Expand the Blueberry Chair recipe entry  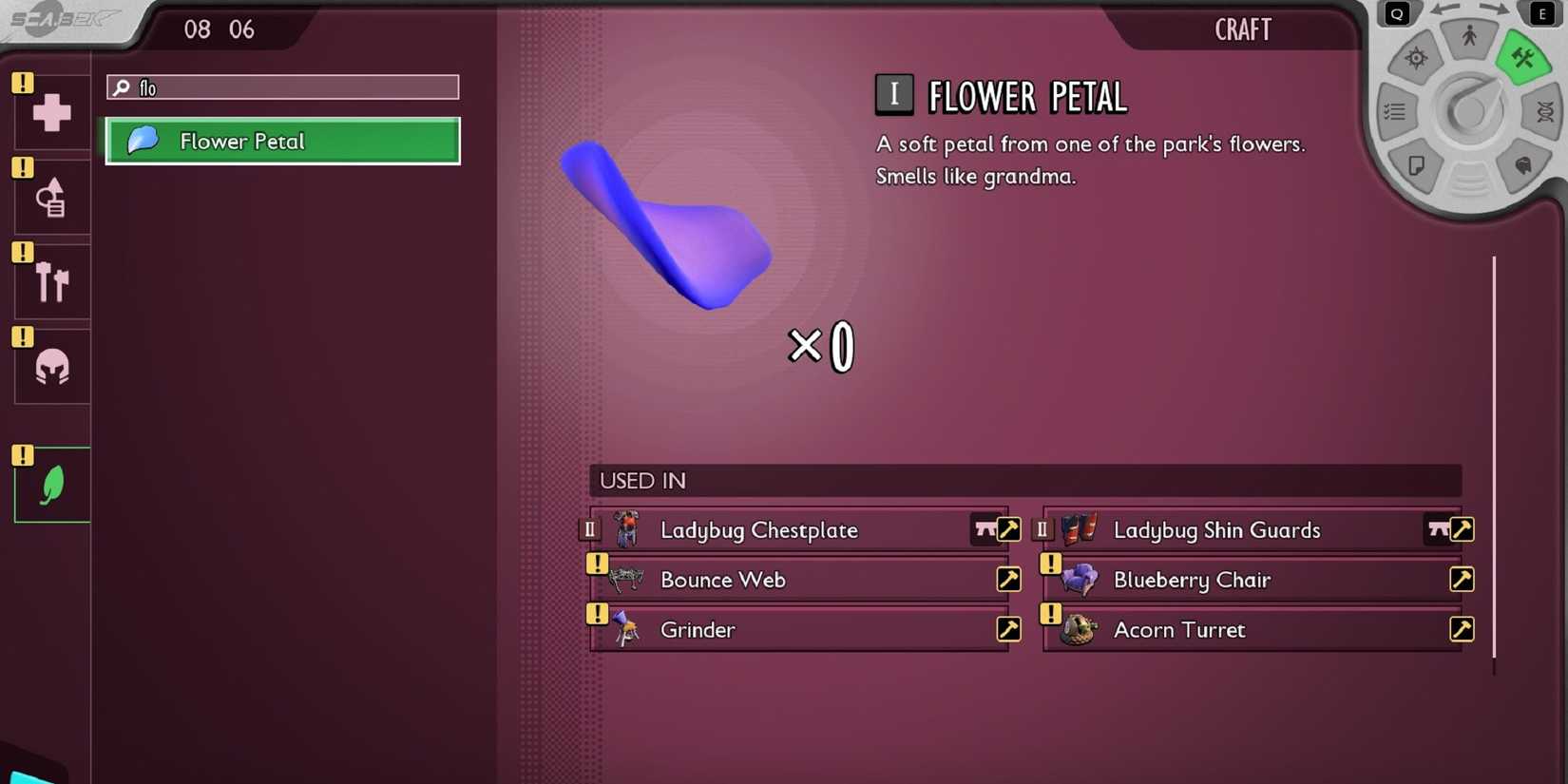point(1462,579)
